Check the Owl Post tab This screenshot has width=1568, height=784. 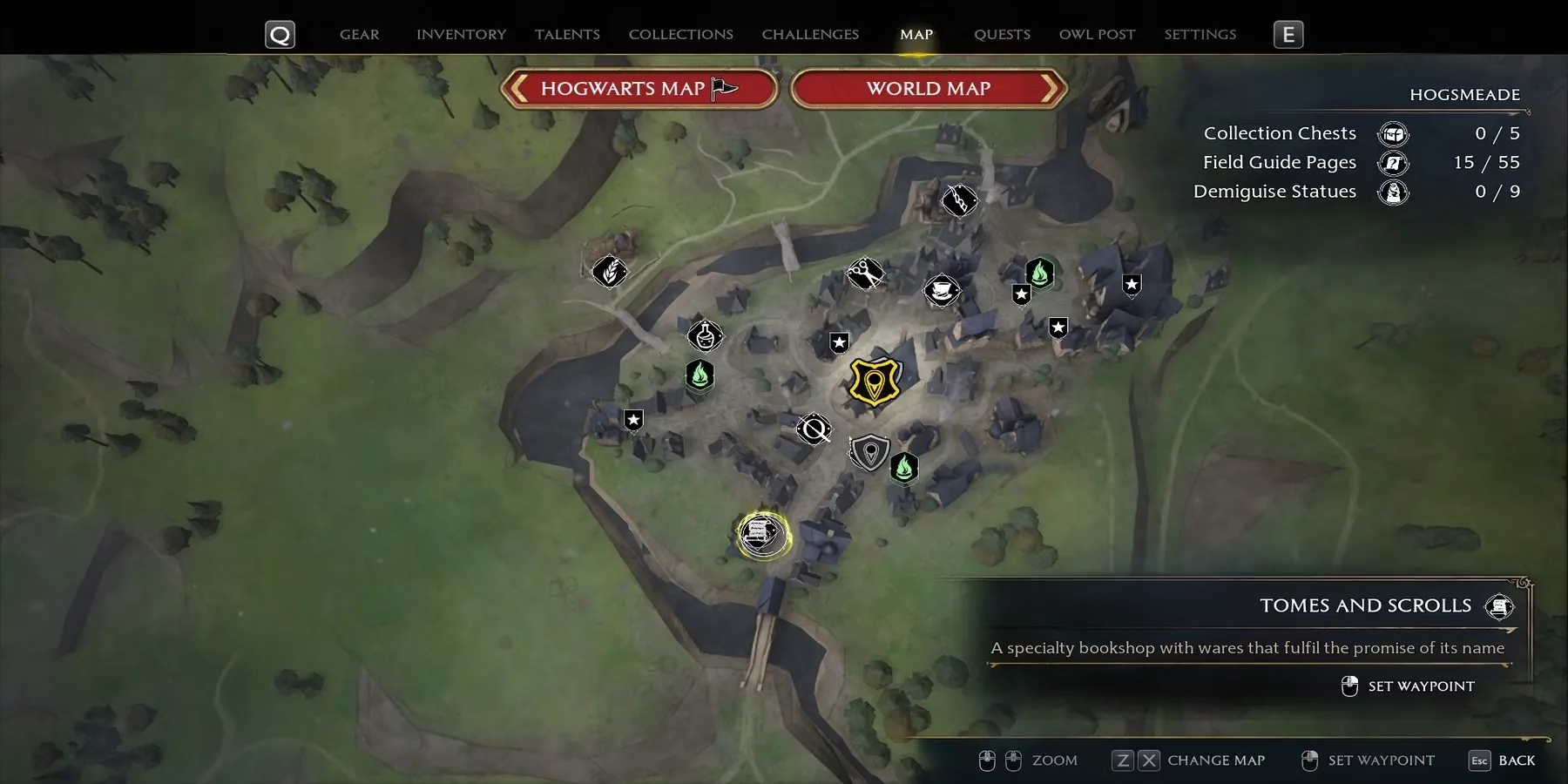click(x=1097, y=35)
